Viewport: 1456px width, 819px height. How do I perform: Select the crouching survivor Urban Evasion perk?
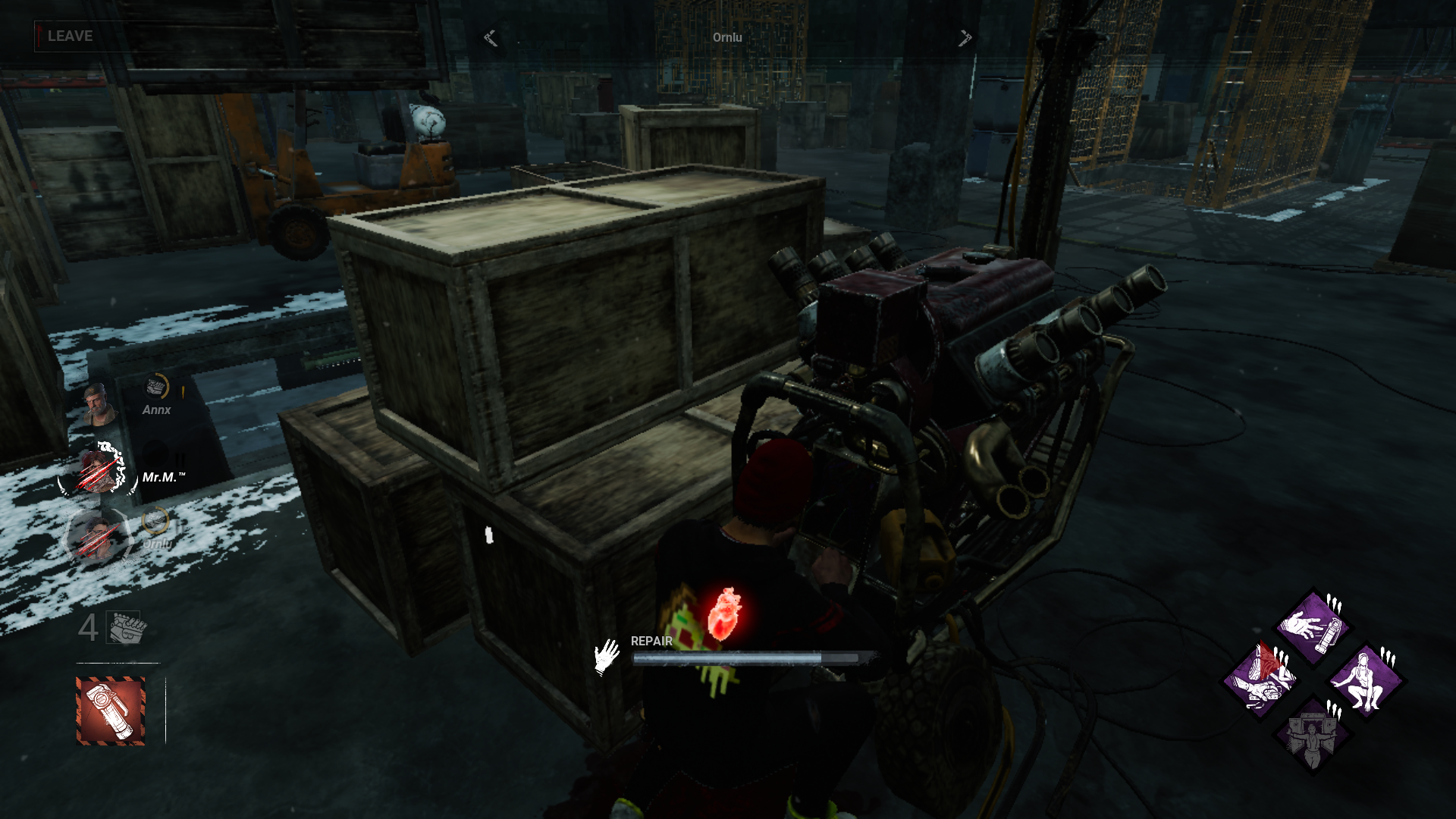coord(1365,680)
